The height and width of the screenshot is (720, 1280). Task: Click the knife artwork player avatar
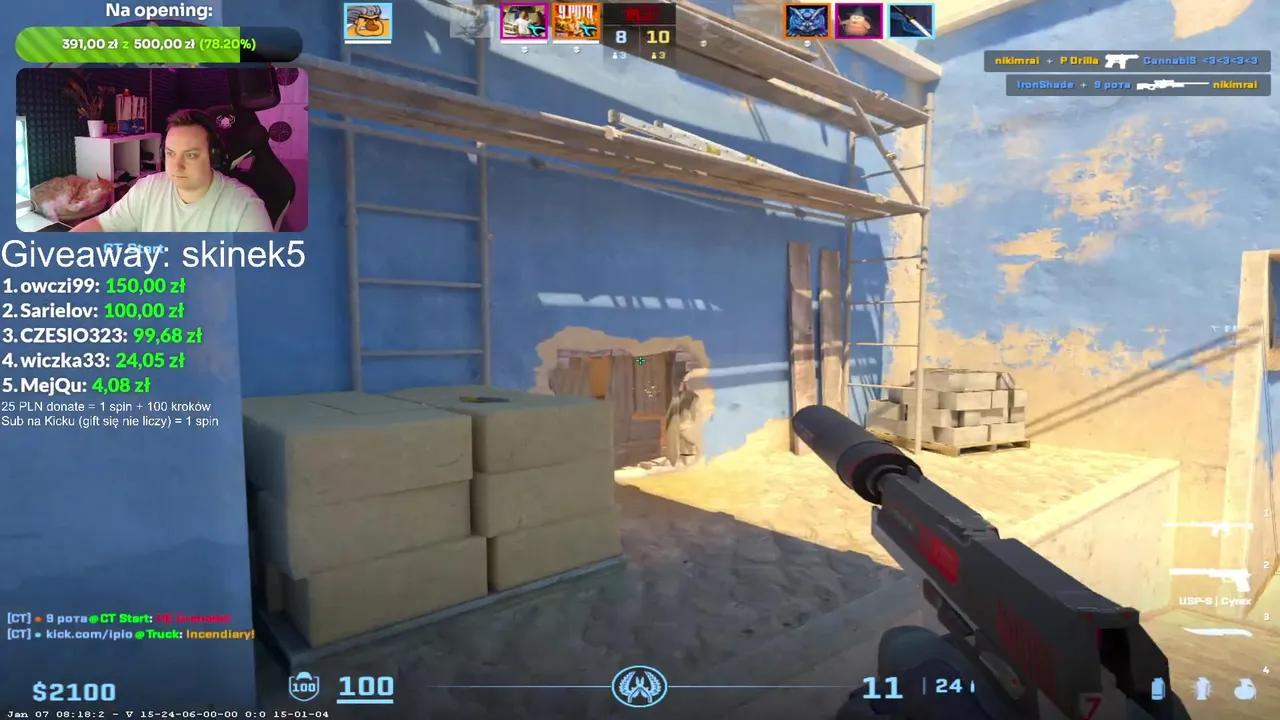point(911,22)
